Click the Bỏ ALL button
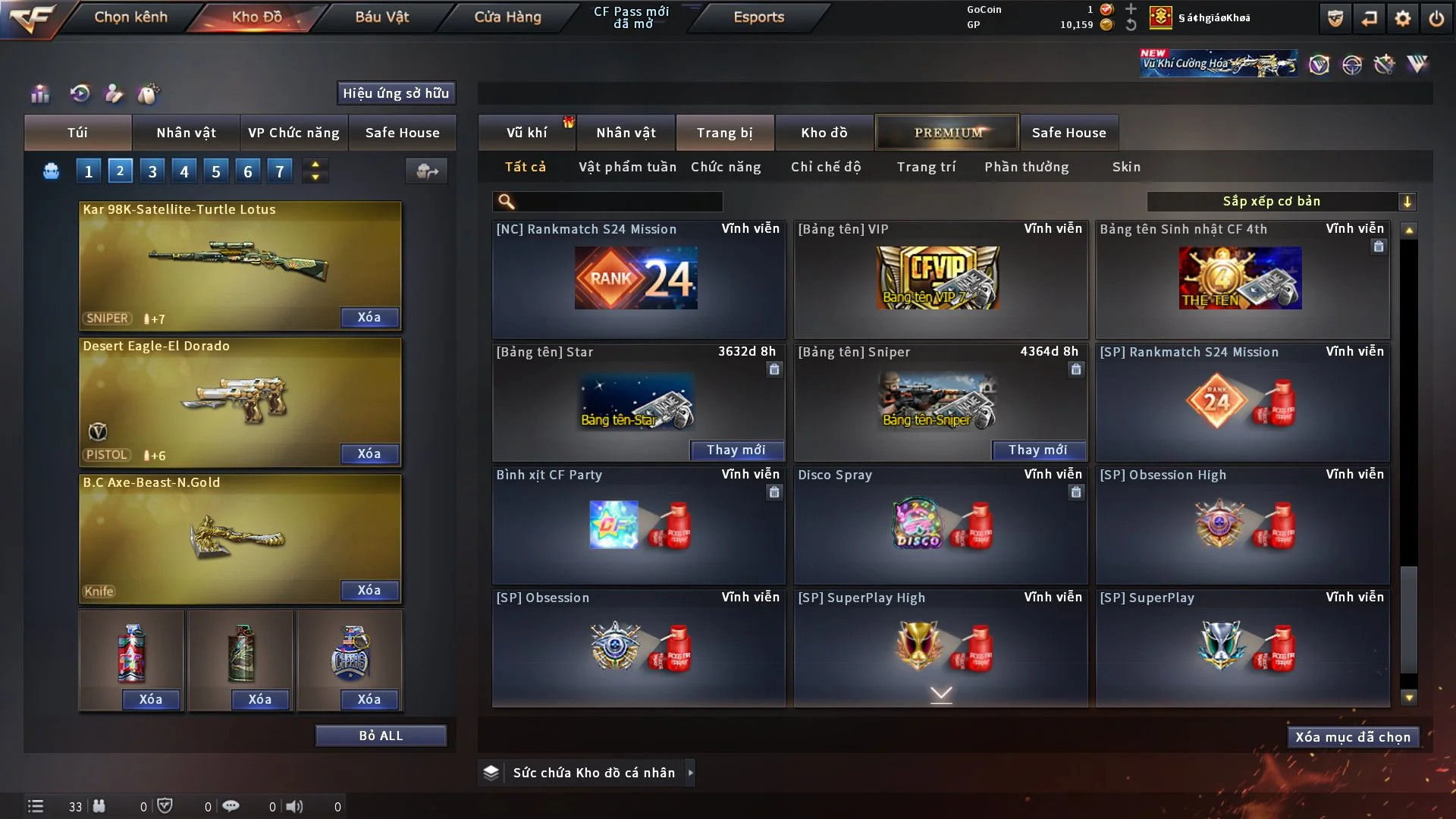This screenshot has width=1456, height=819. 381,736
